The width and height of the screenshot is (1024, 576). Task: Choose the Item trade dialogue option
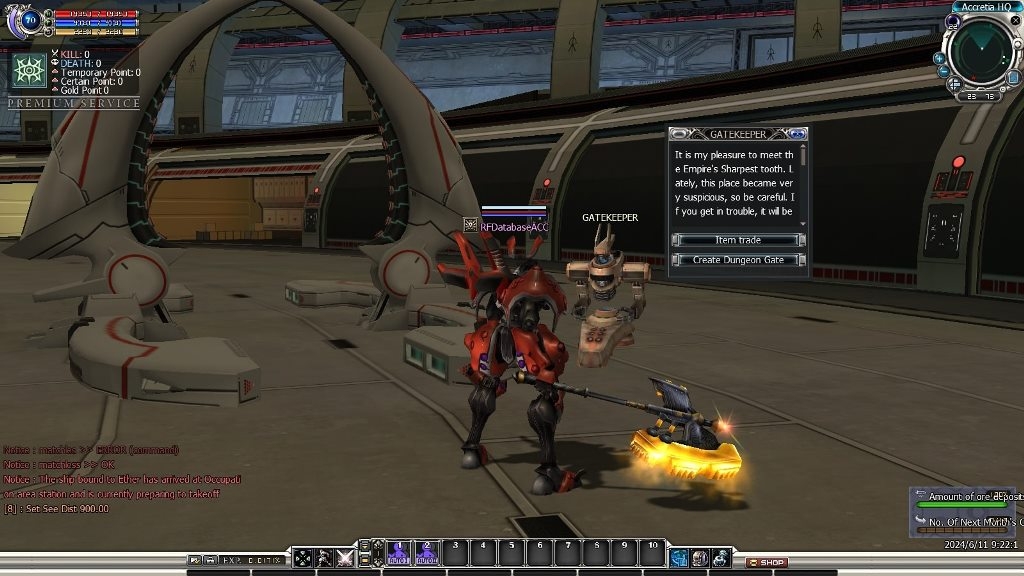[738, 240]
